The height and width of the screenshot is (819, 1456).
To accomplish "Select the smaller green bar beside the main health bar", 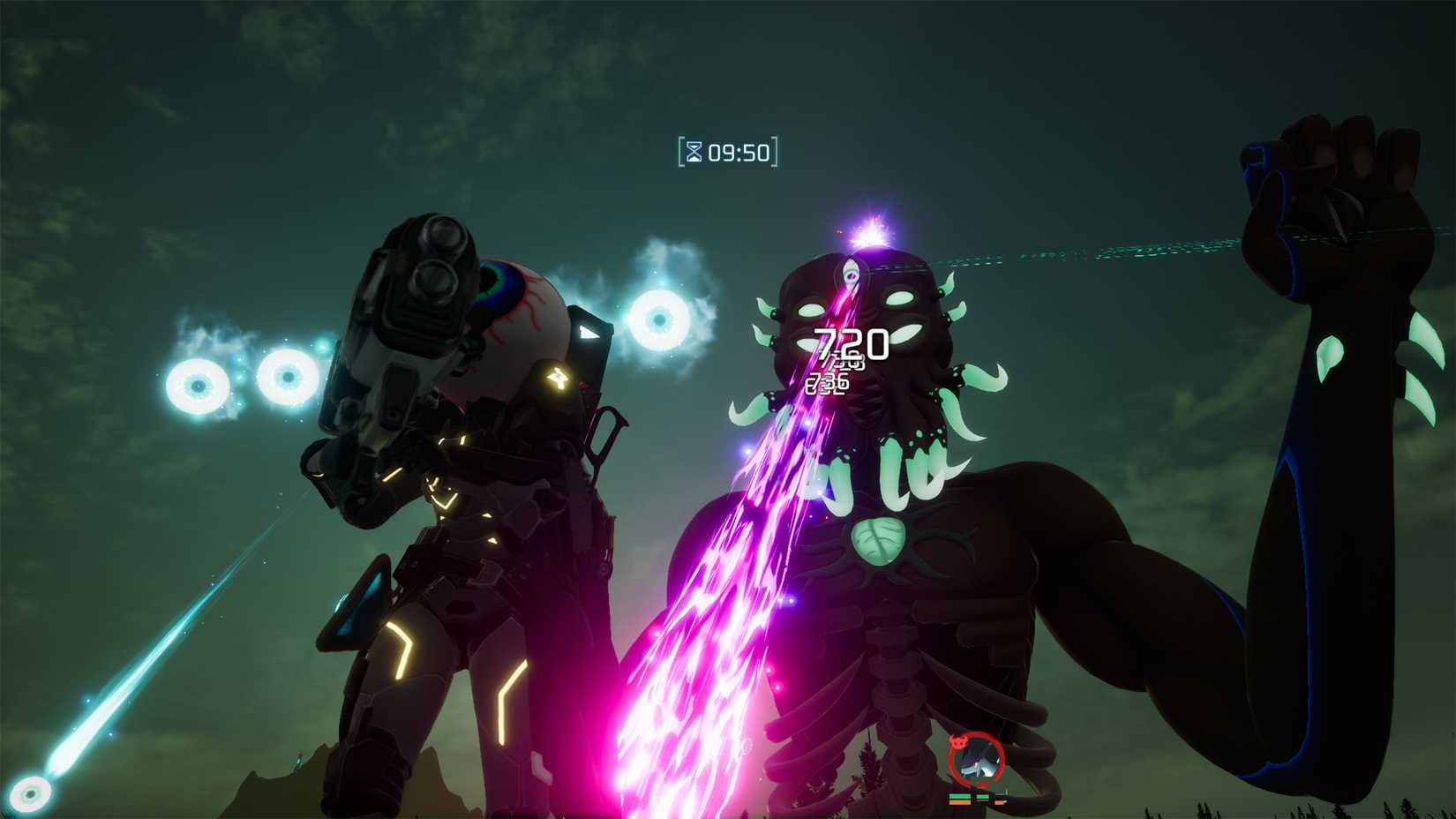I will [x=982, y=797].
